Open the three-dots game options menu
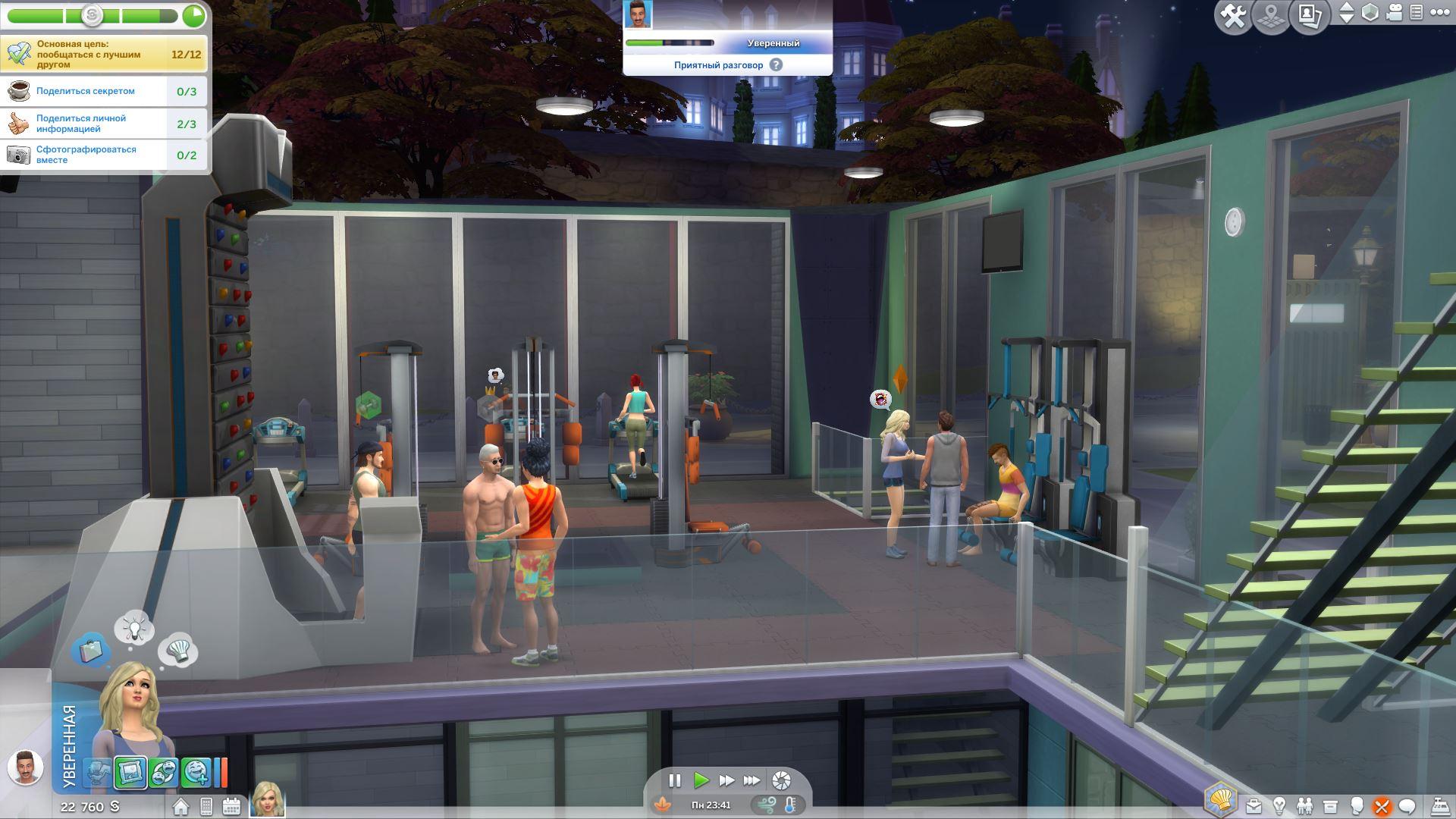The height and width of the screenshot is (819, 1456). [1439, 13]
